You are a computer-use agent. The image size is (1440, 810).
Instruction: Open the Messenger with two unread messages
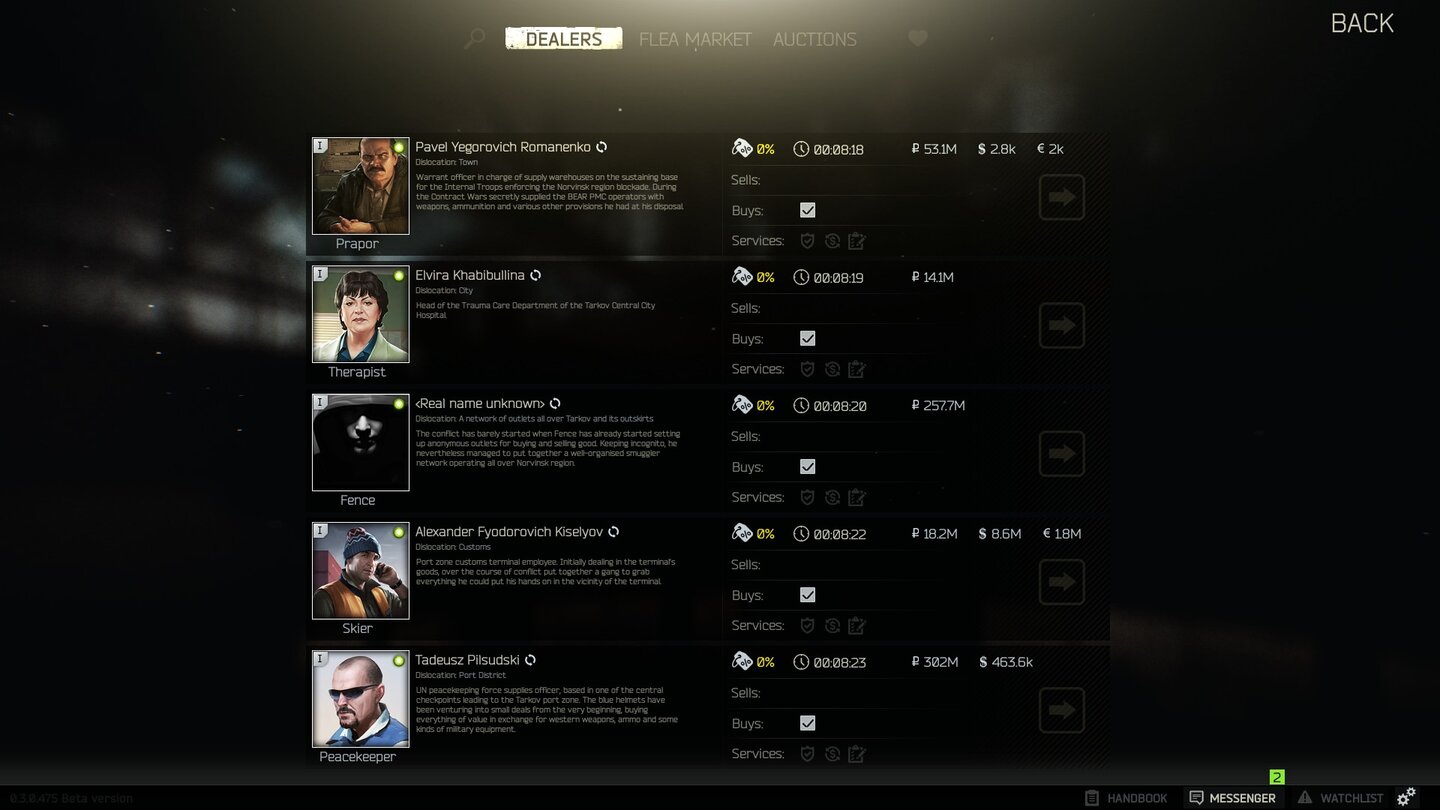pyautogui.click(x=1232, y=797)
